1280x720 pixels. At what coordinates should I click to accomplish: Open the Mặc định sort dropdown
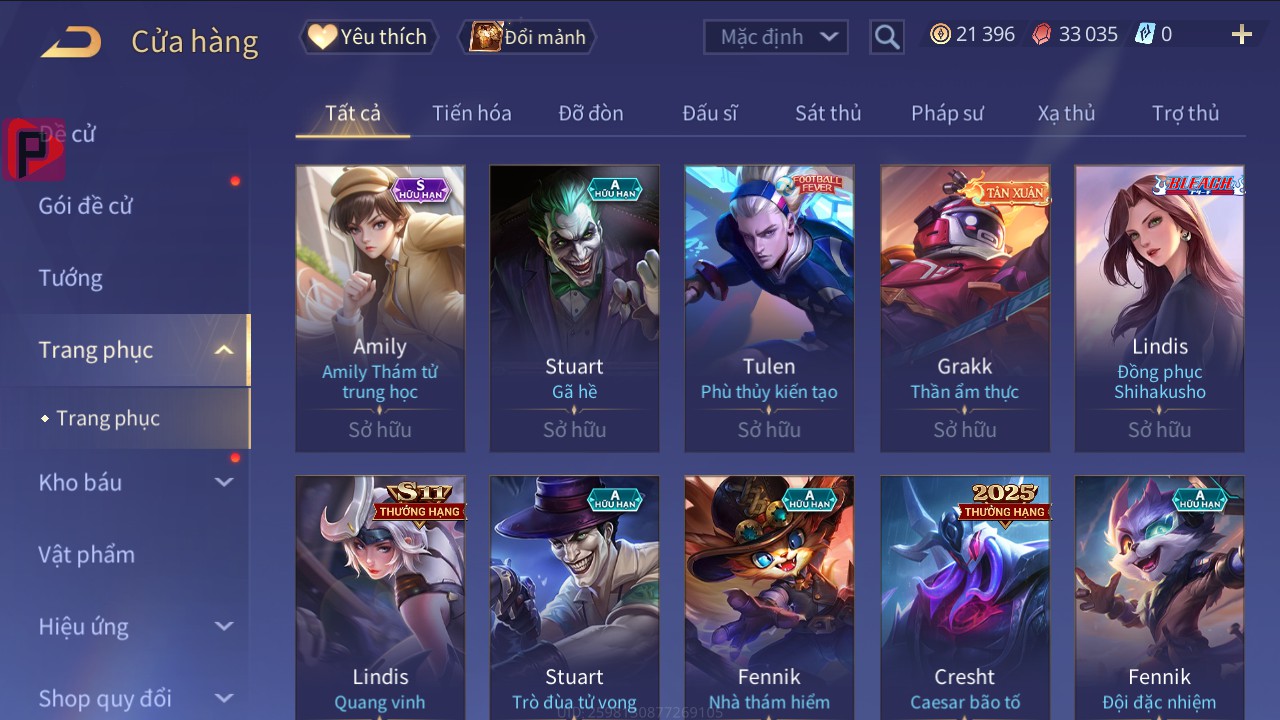[x=776, y=37]
